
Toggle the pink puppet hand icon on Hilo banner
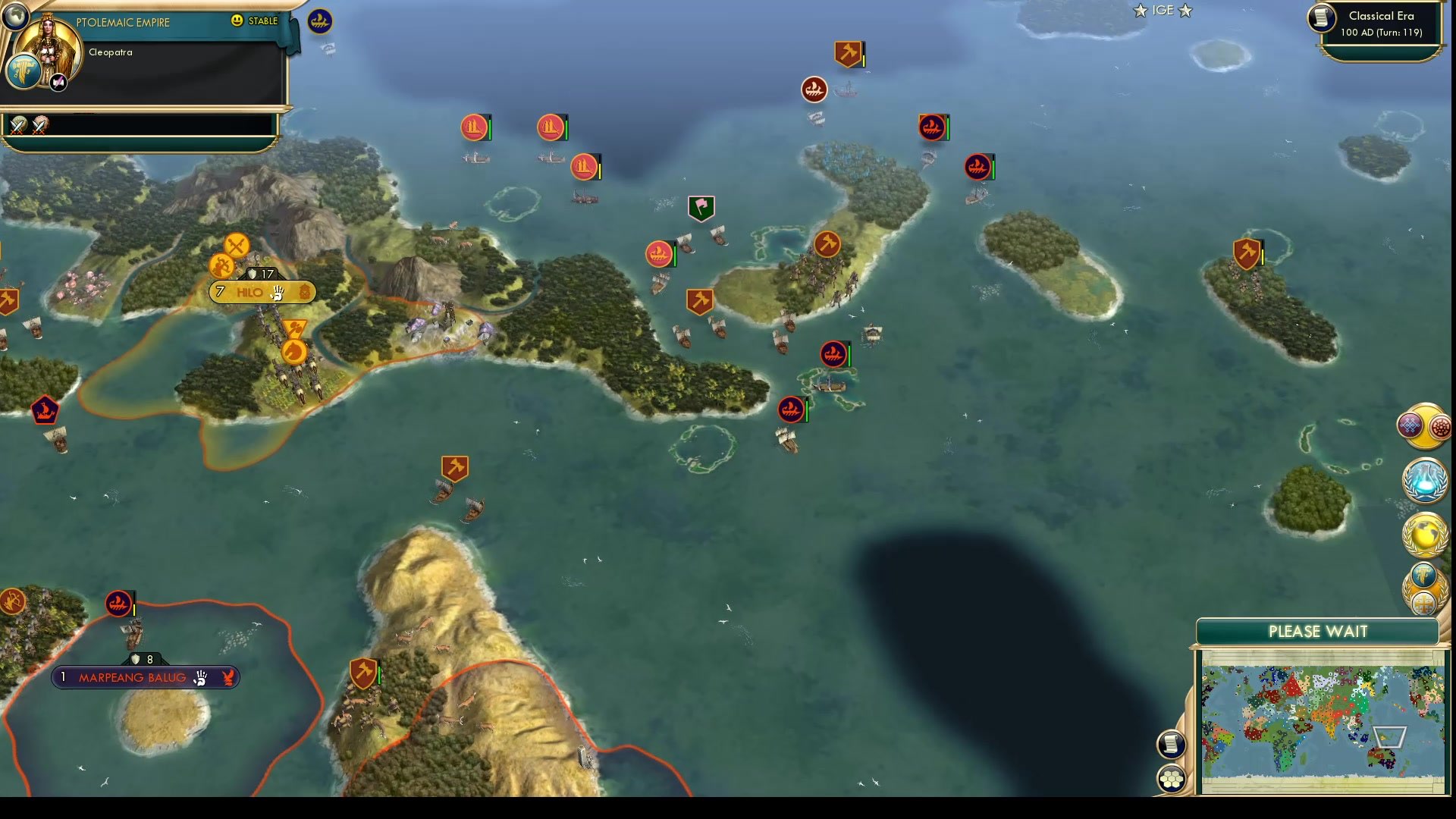point(279,292)
